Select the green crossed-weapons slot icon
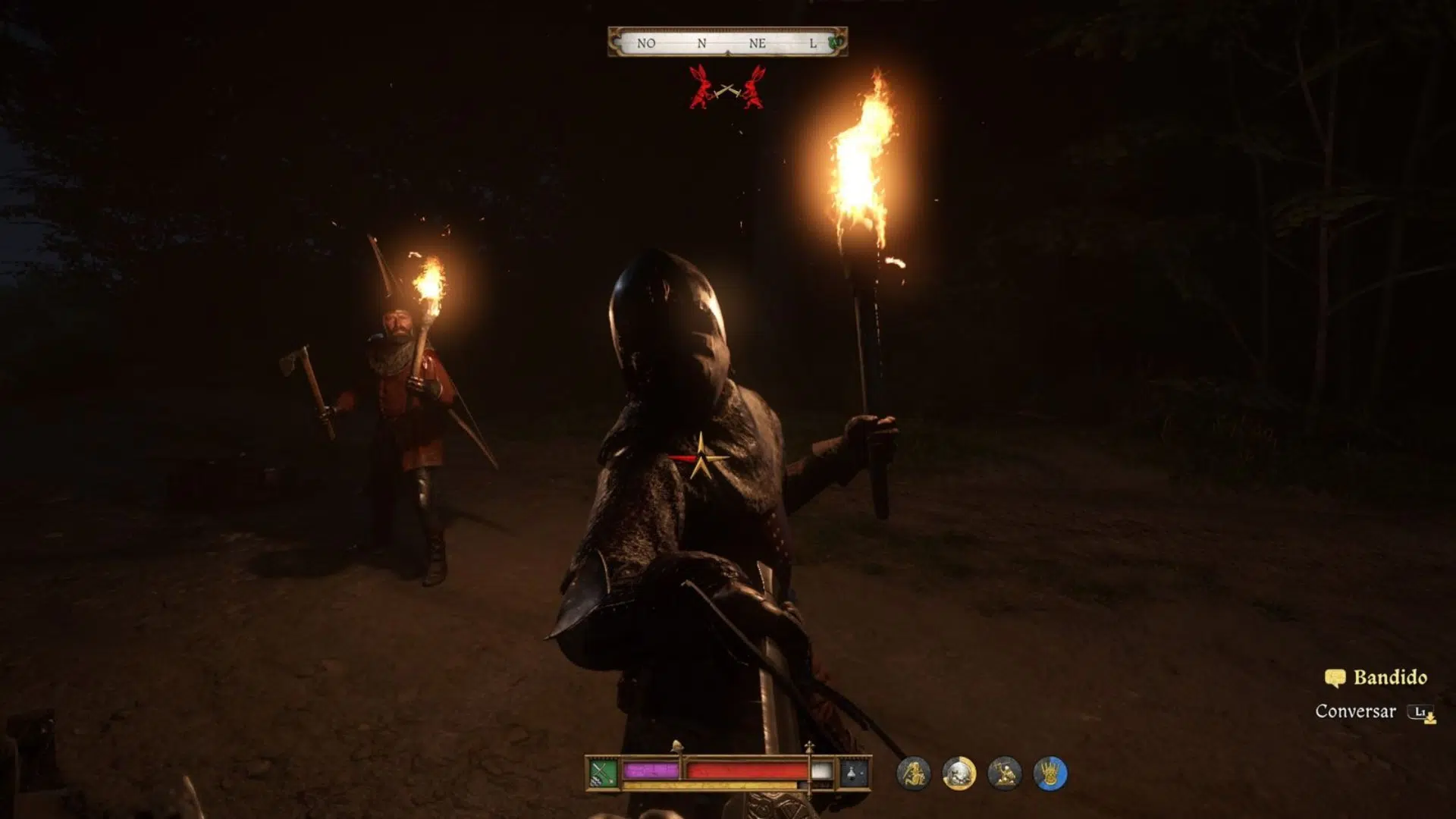Screen dimensions: 1456x819 (x=603, y=773)
